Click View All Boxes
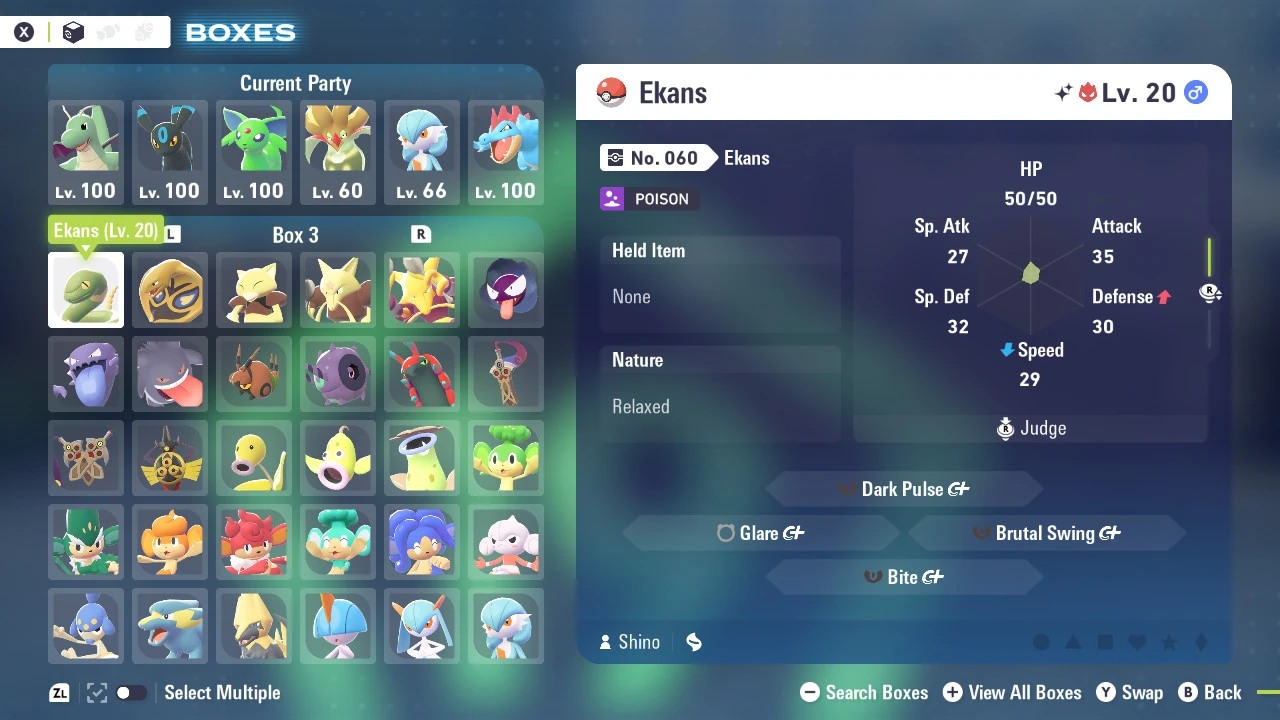Screen dimensions: 1280x720 tap(1012, 692)
